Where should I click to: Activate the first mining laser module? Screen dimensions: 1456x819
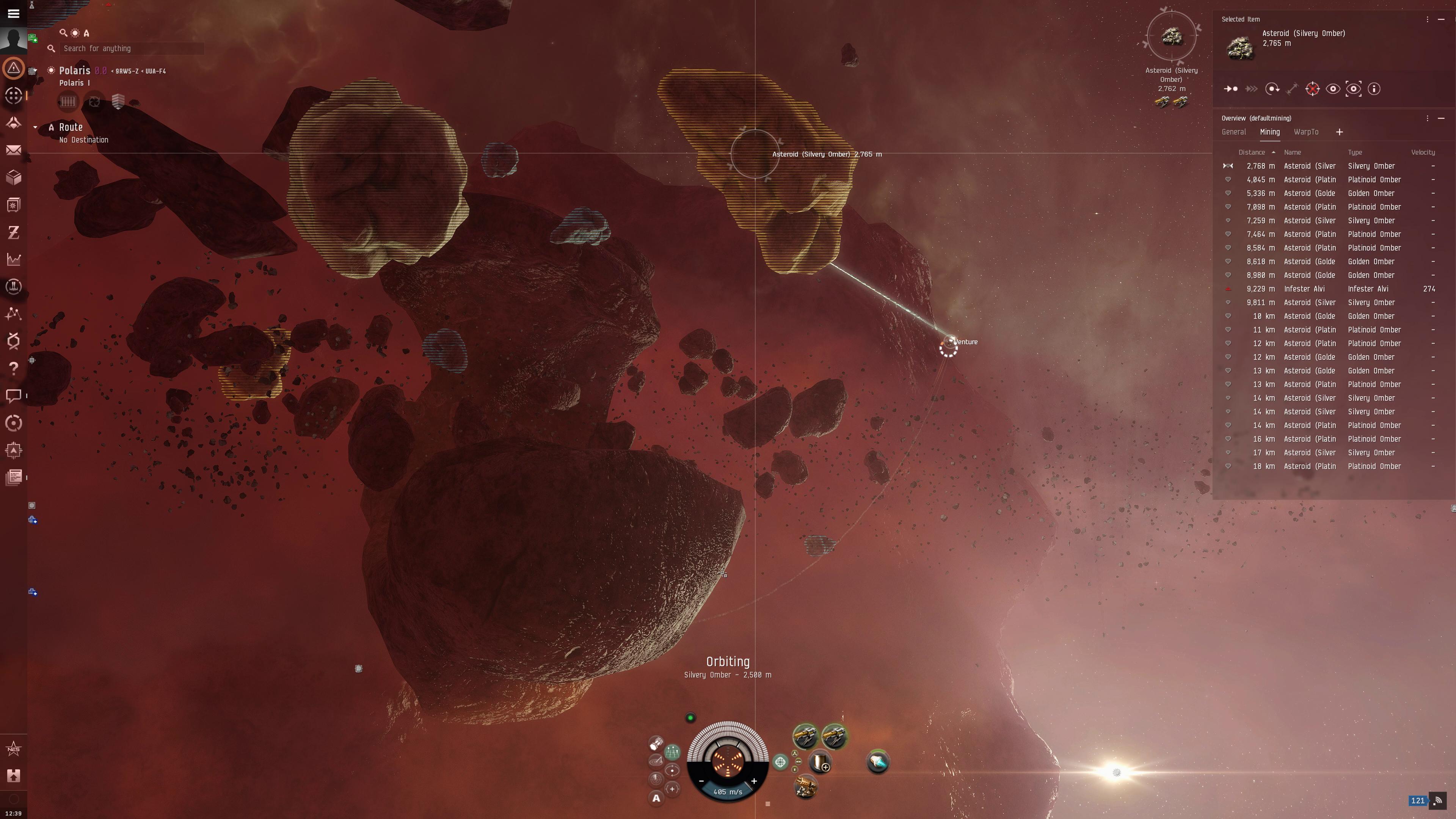pos(805,736)
